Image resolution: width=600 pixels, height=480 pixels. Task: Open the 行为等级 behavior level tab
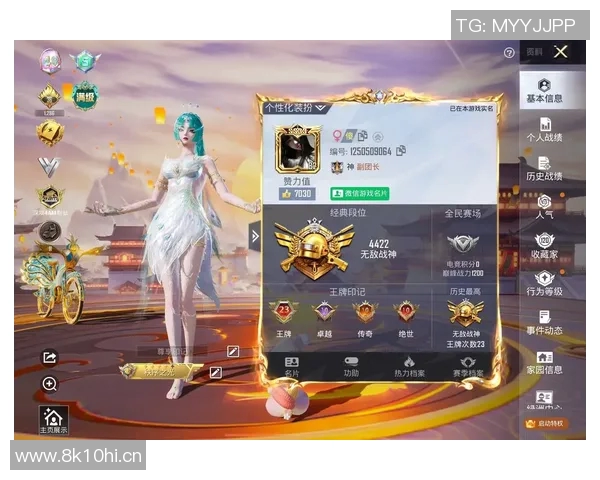point(545,284)
